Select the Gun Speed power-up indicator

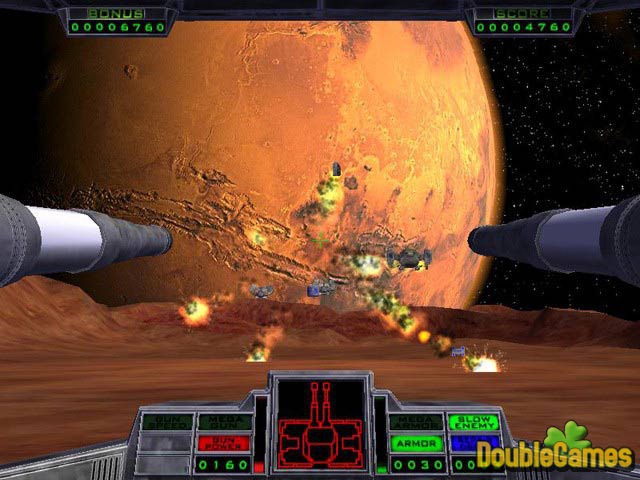tap(167, 423)
